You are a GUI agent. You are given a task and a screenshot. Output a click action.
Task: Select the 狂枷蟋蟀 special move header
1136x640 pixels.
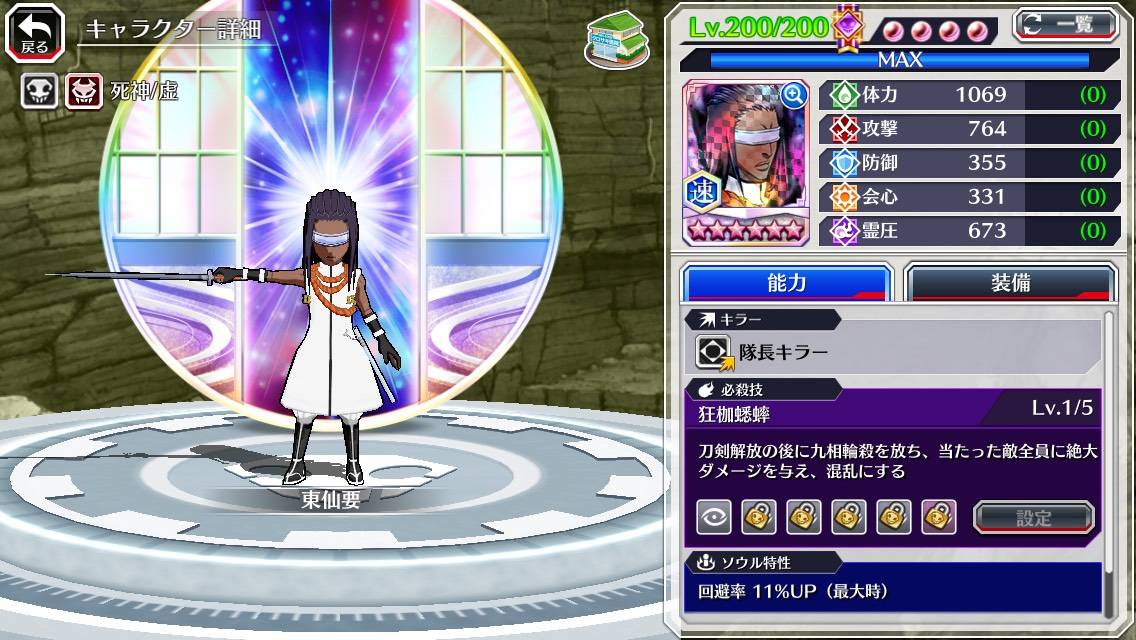pos(735,411)
